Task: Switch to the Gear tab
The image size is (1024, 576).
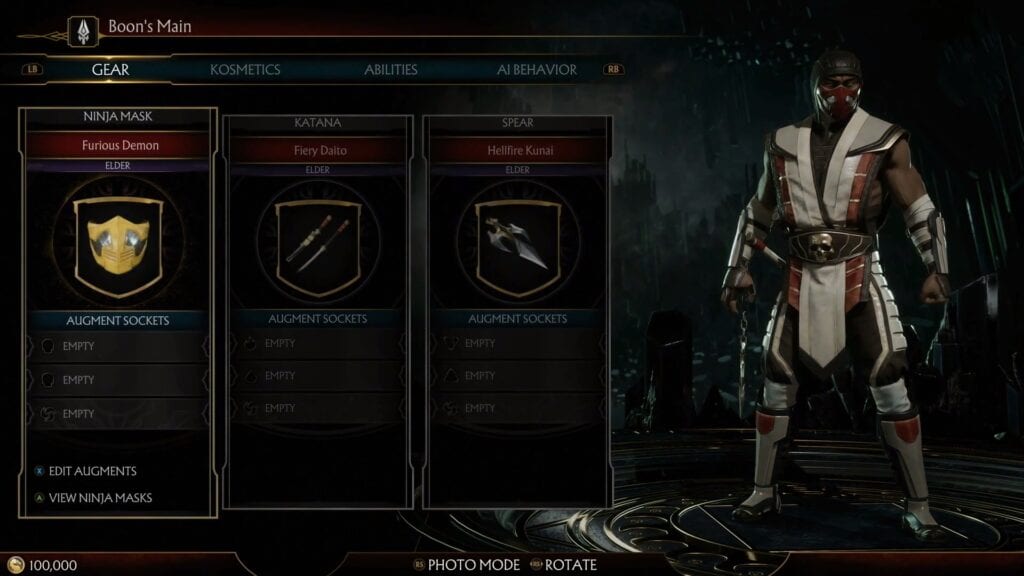Action: (x=110, y=70)
